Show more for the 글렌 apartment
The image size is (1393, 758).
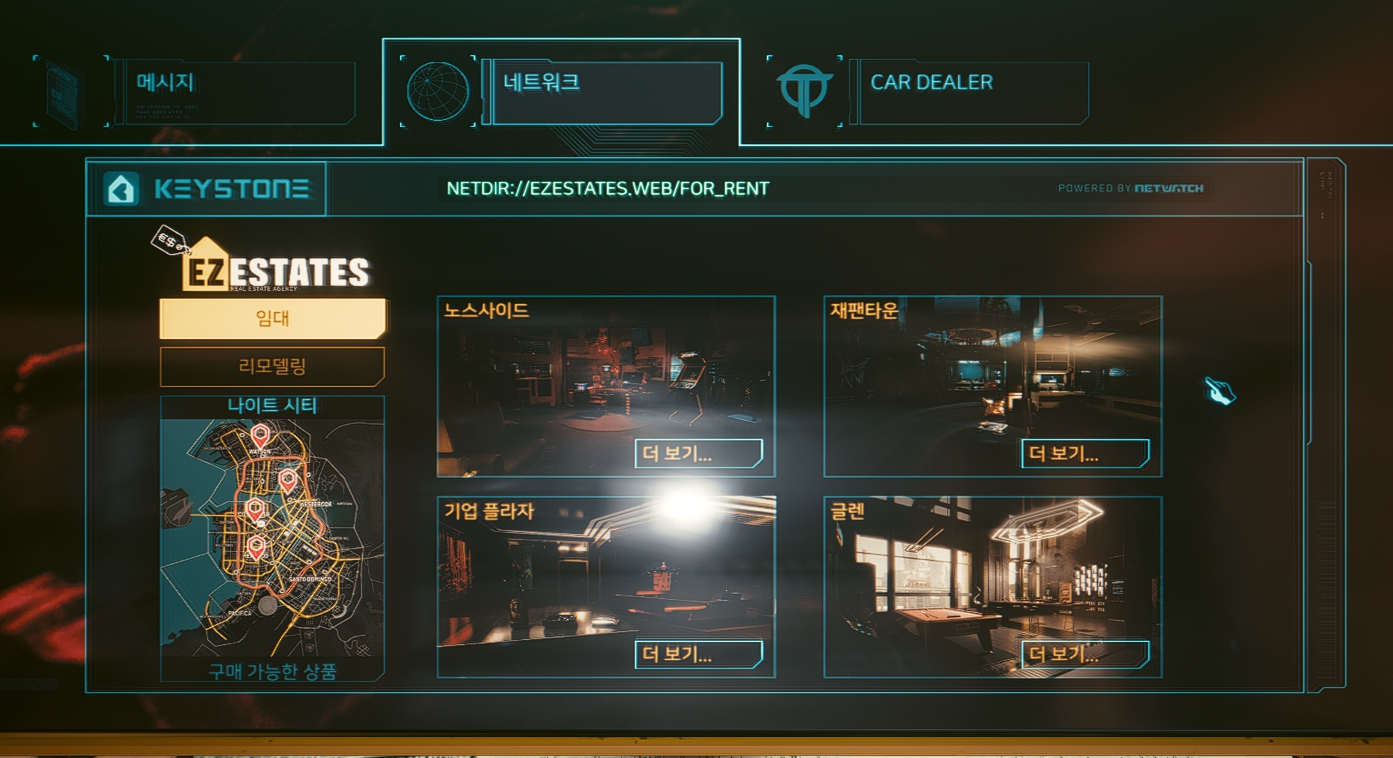pyautogui.click(x=1084, y=655)
